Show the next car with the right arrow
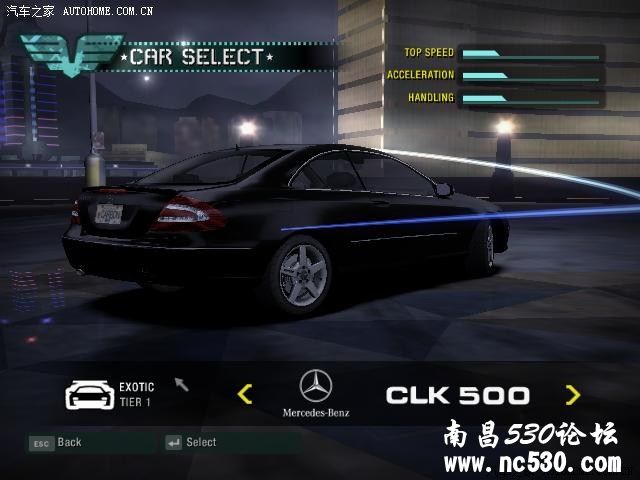The height and width of the screenshot is (480, 640). coord(572,394)
